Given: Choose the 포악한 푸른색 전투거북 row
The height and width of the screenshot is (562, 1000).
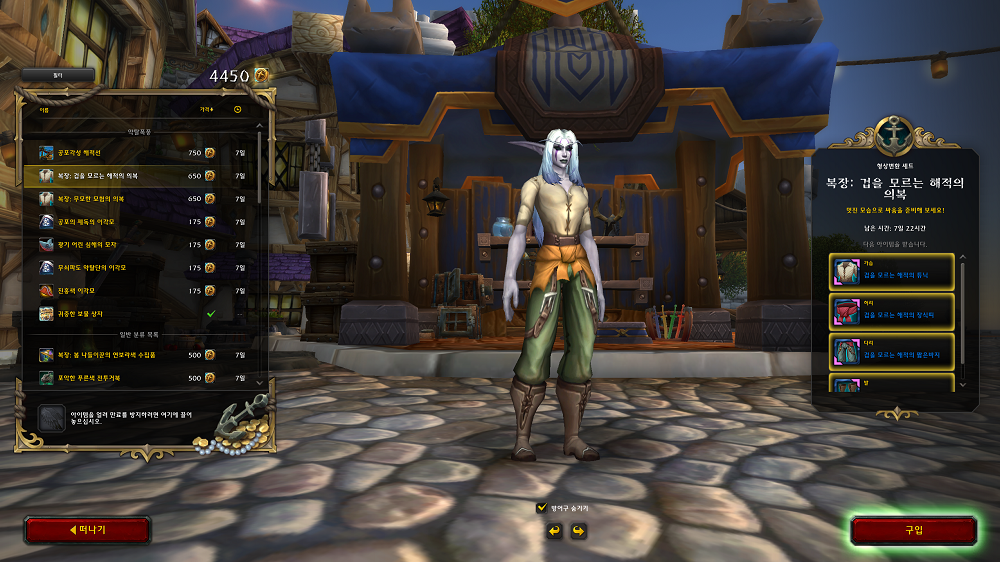Looking at the screenshot, I should (x=140, y=378).
